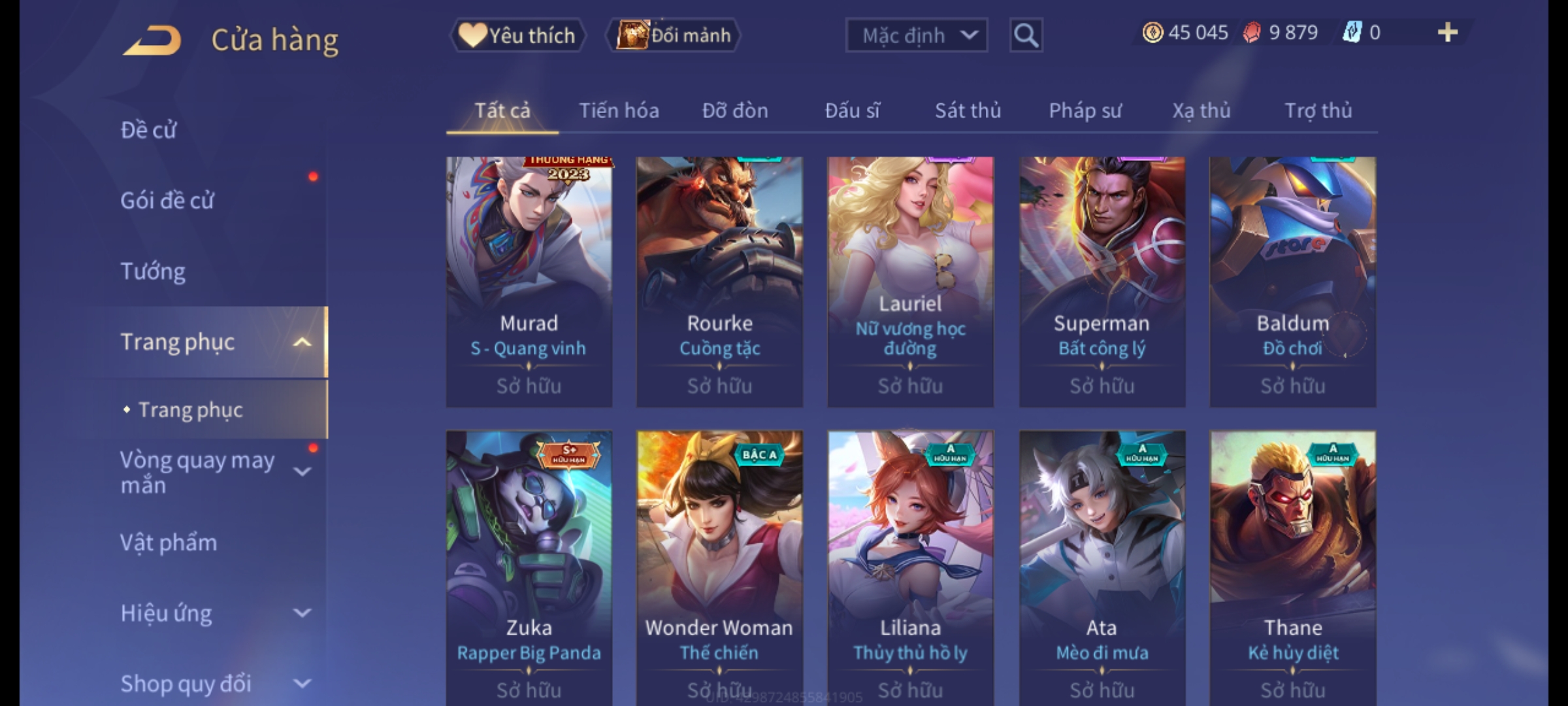Show the Sát thủ category
The height and width of the screenshot is (706, 1568).
click(x=968, y=110)
